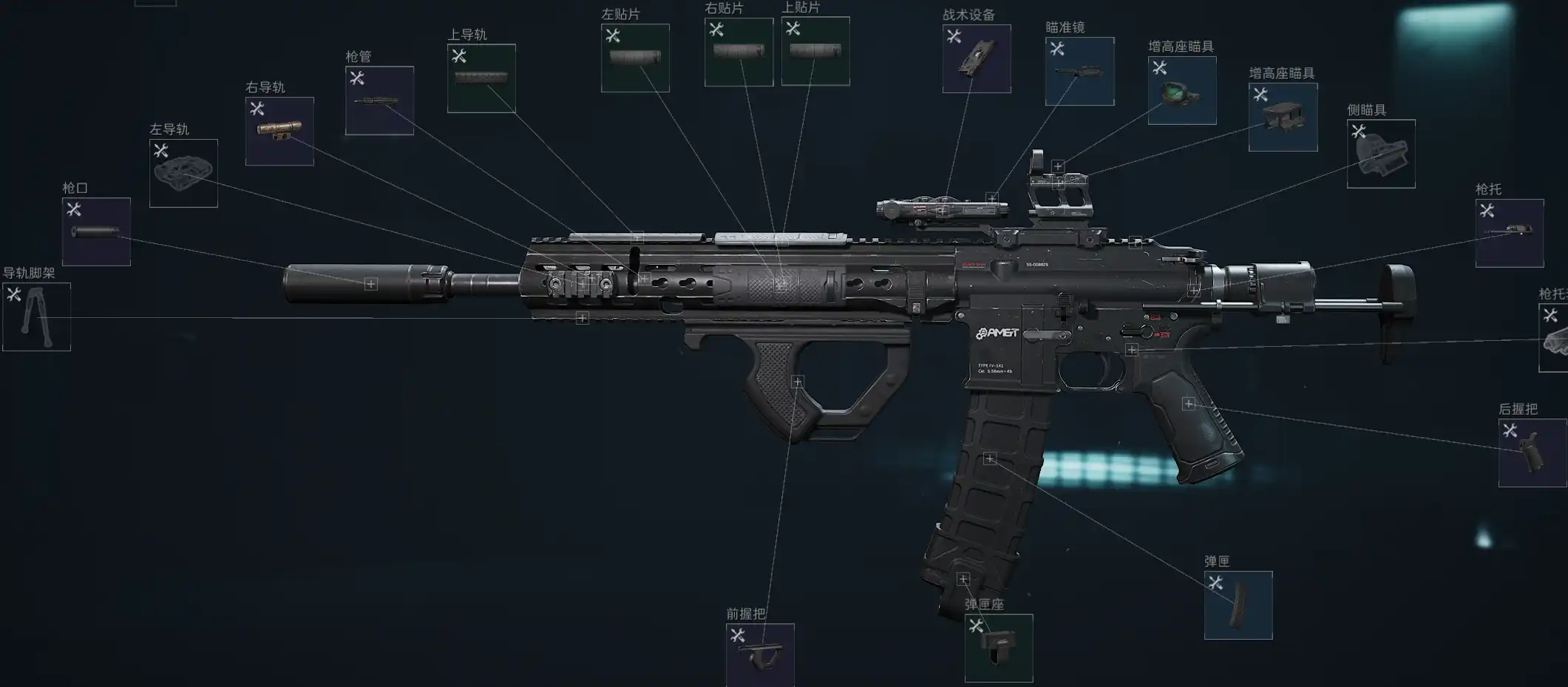Image resolution: width=1568 pixels, height=687 pixels.
Task: Select the 右导轨 flashlight slot
Action: tap(279, 131)
